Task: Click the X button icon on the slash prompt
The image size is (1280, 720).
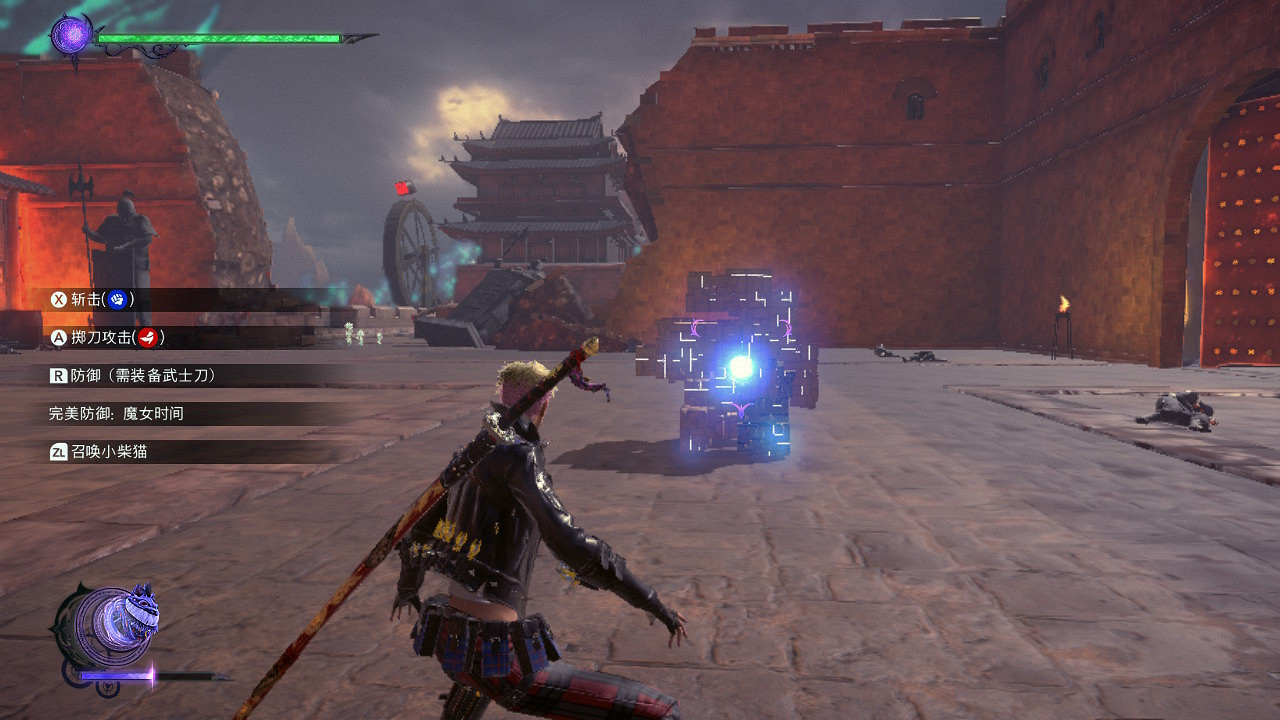Action: [61, 297]
